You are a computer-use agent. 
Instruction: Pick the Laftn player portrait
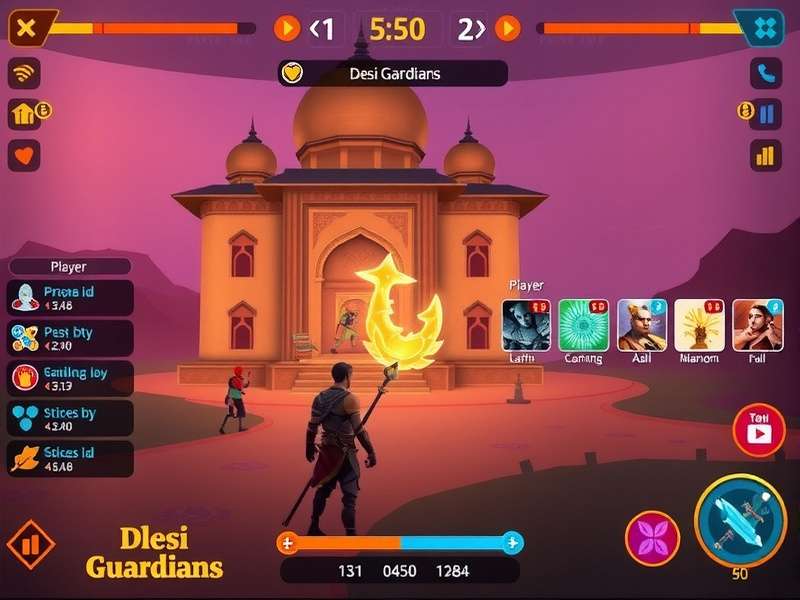(526, 326)
